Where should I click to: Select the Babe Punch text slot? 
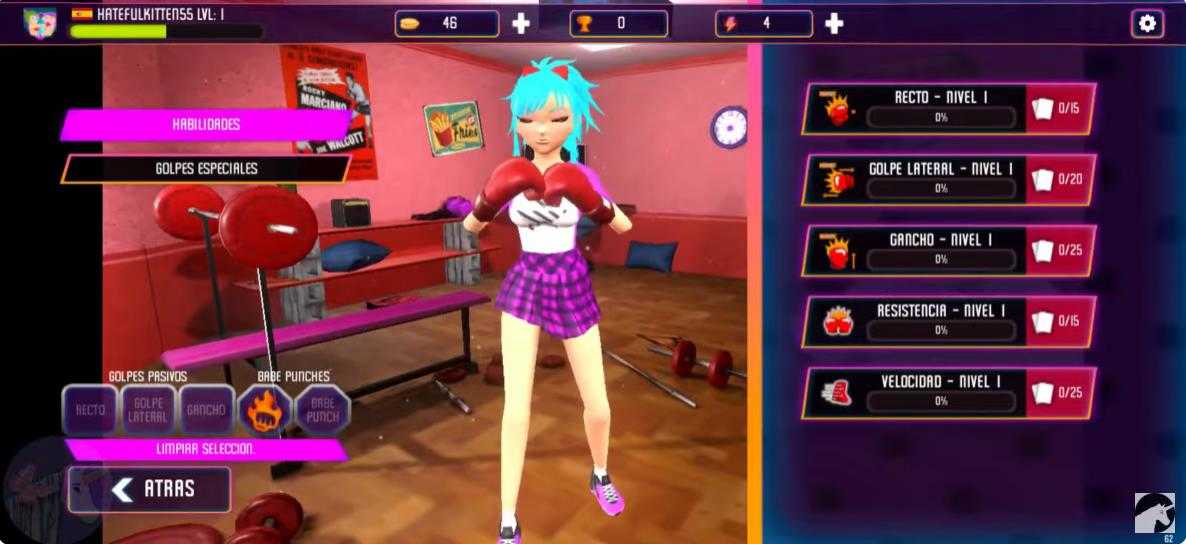click(323, 410)
